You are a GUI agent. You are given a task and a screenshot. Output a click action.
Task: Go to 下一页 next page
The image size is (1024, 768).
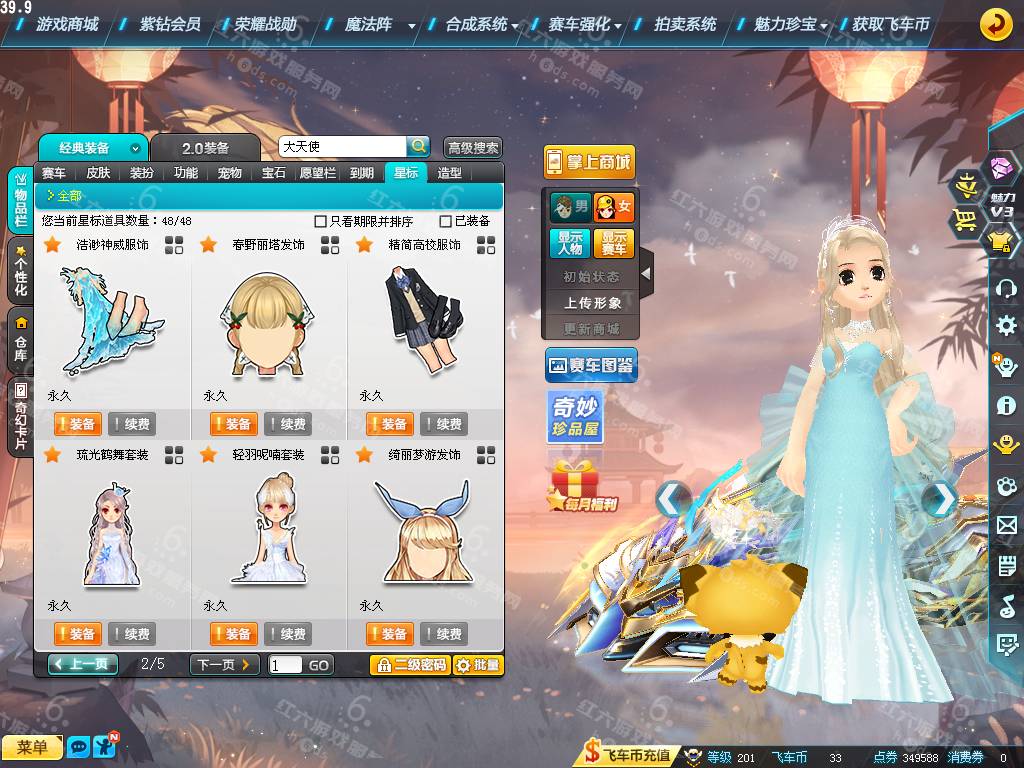[x=224, y=664]
